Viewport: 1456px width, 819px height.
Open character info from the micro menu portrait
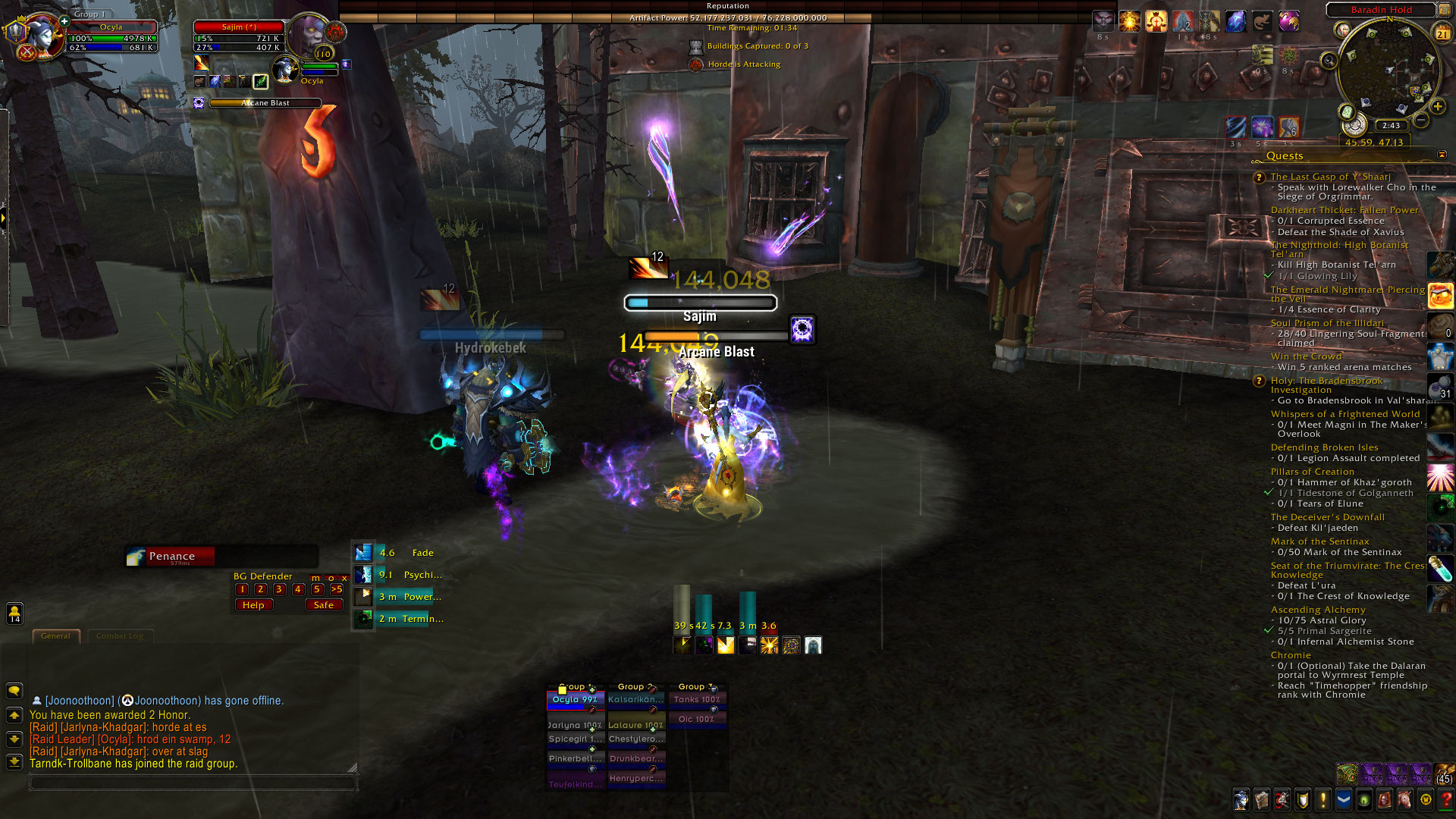coord(1241,799)
